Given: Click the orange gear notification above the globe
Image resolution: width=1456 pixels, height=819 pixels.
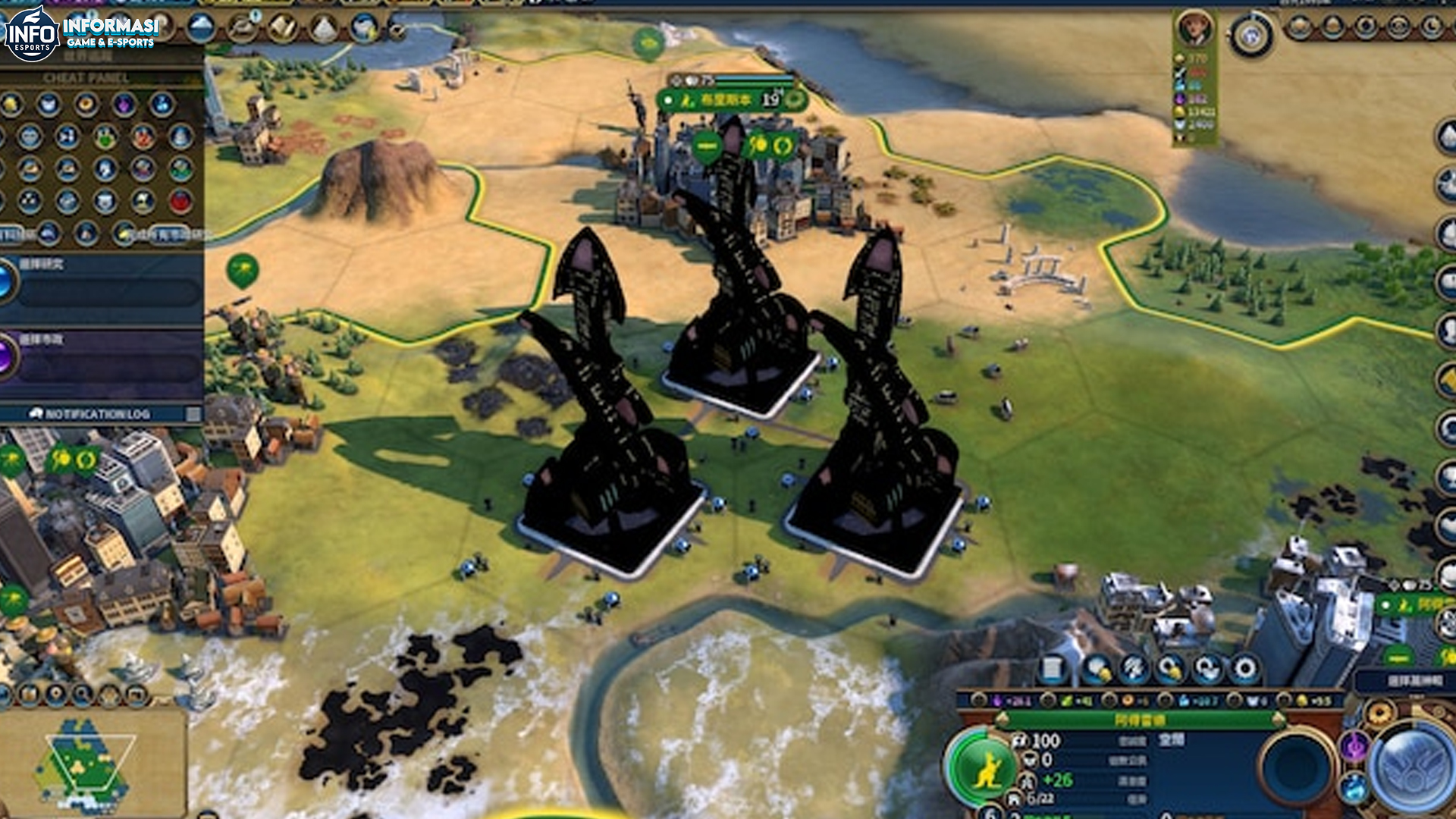Looking at the screenshot, I should click(x=1379, y=714).
